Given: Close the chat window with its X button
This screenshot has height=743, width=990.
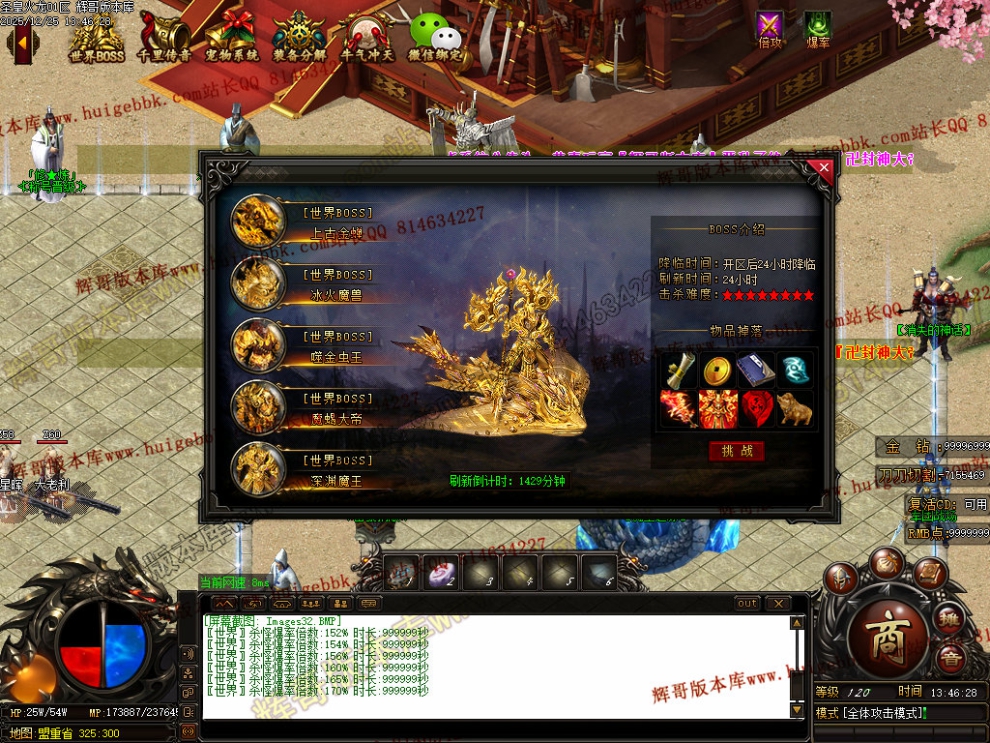Looking at the screenshot, I should (778, 604).
